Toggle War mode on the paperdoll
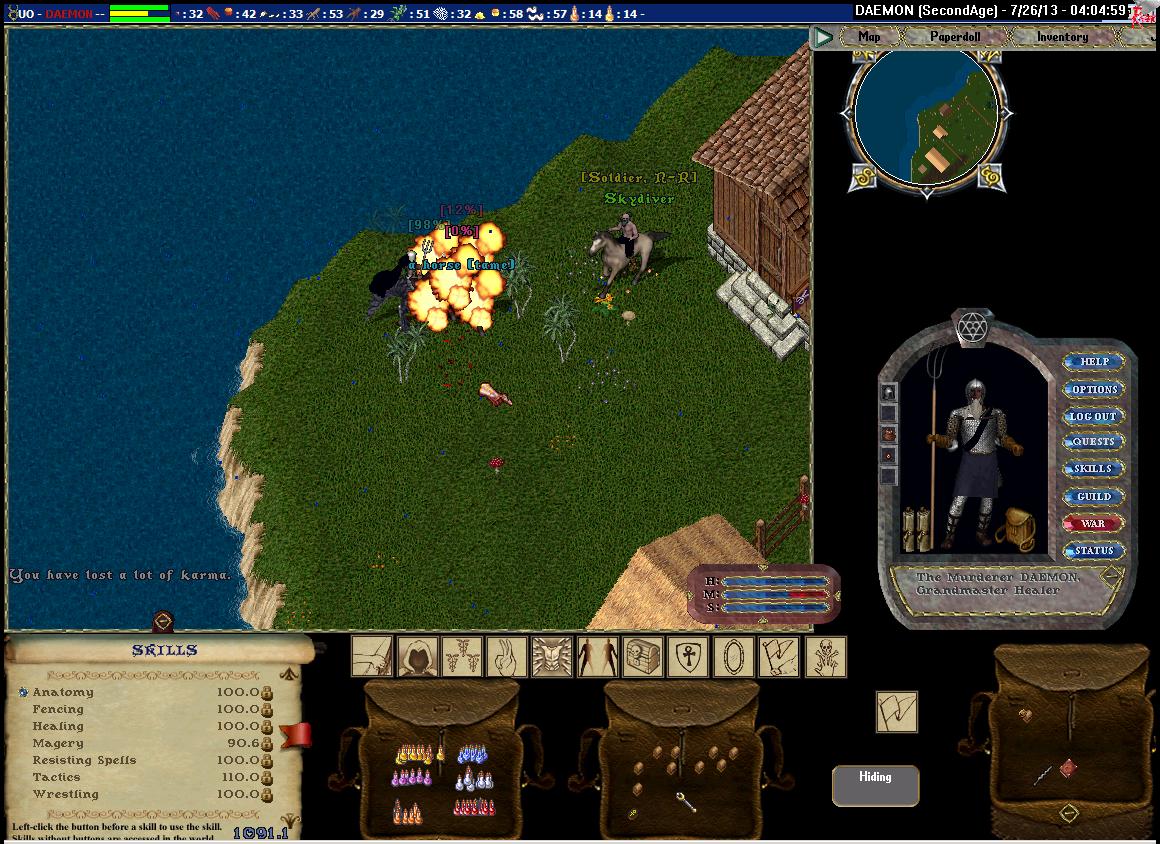The width and height of the screenshot is (1160, 844). (1093, 523)
